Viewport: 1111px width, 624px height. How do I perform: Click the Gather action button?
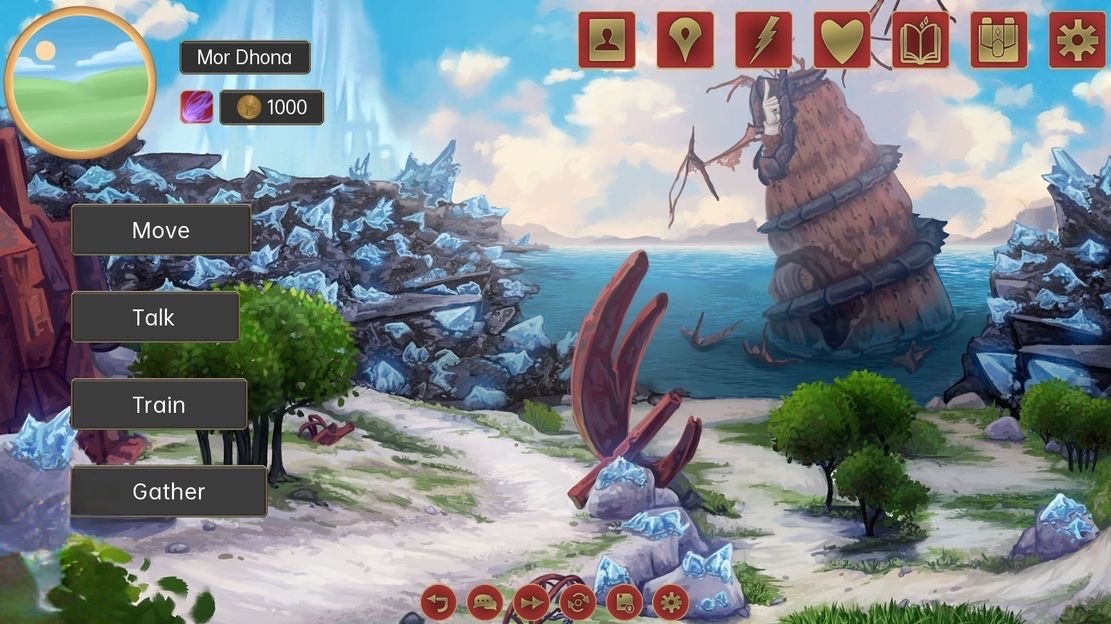(x=168, y=491)
